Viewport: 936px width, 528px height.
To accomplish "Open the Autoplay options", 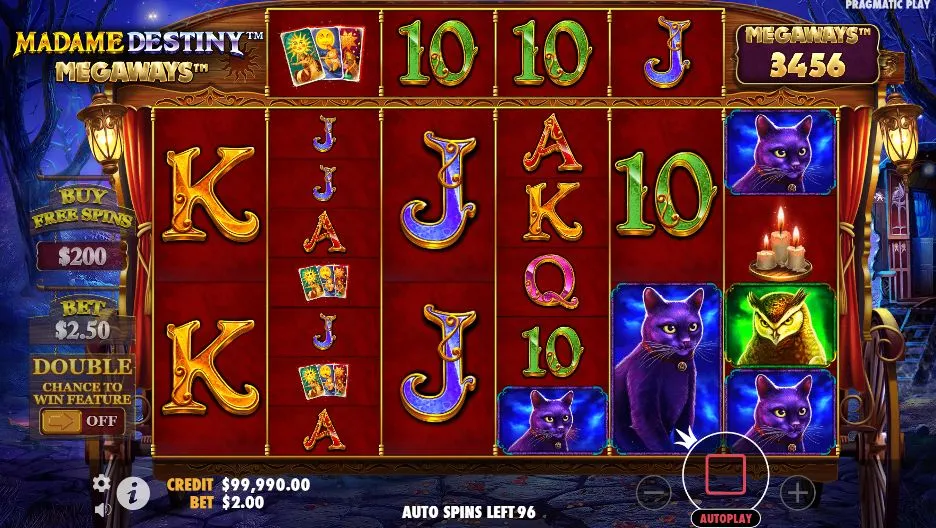I will tap(725, 519).
